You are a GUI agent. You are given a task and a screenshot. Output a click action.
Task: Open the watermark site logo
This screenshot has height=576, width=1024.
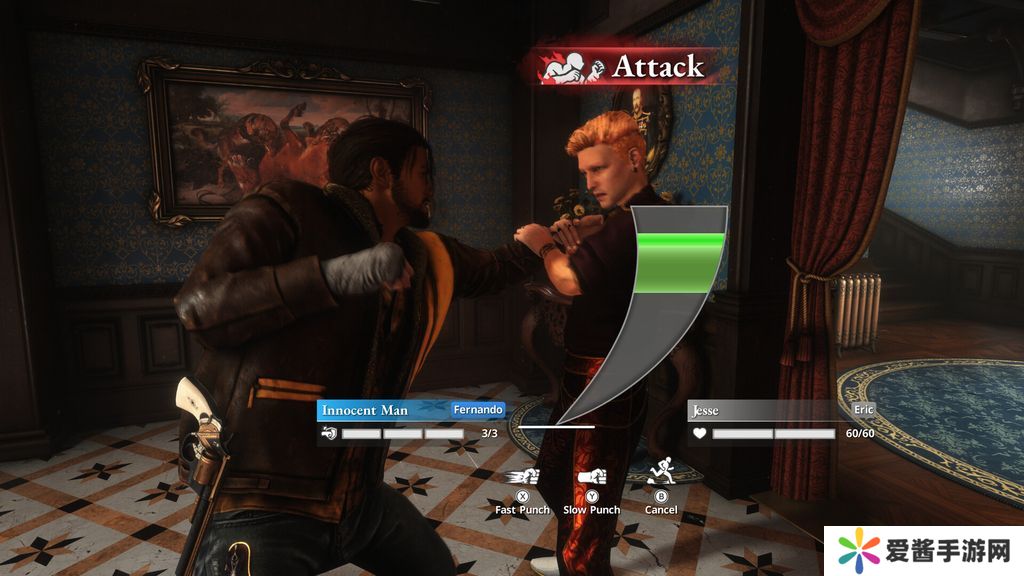(924, 550)
